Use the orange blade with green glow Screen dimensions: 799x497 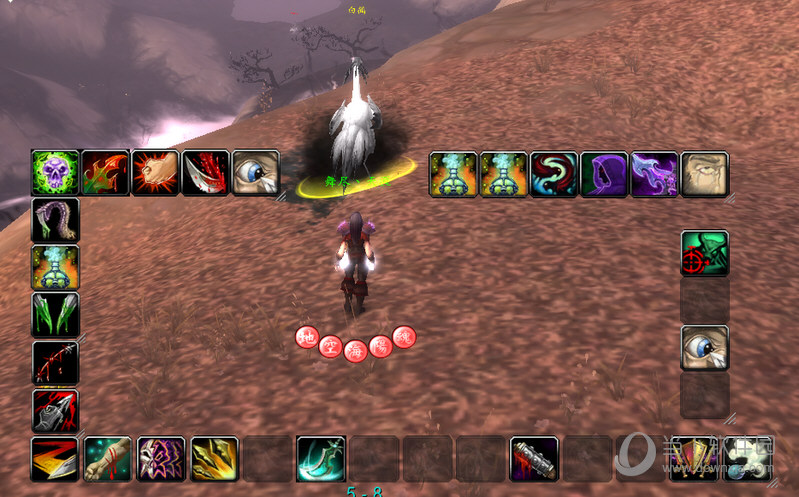pyautogui.click(x=105, y=173)
